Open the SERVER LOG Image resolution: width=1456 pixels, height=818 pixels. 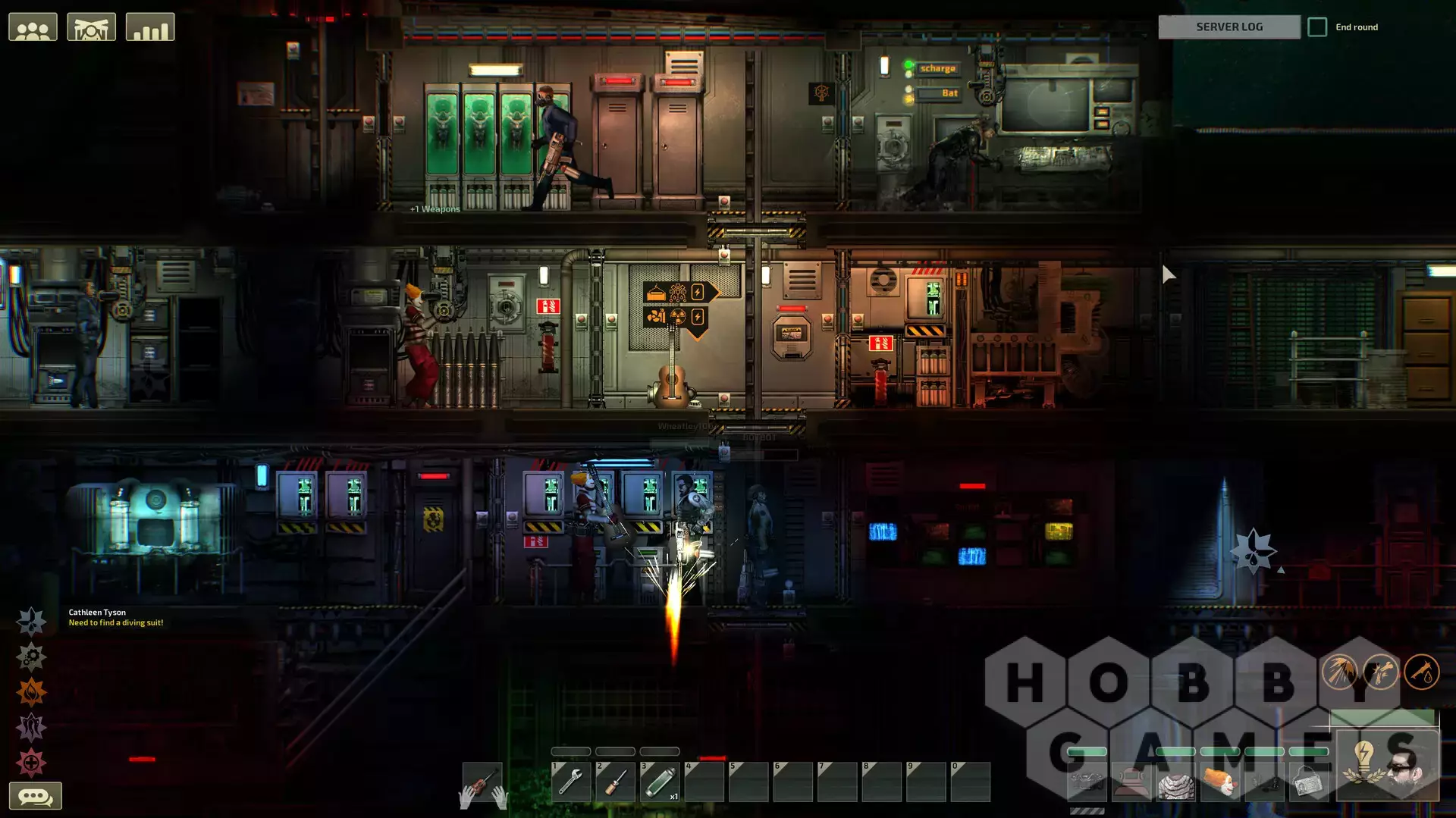[1229, 27]
